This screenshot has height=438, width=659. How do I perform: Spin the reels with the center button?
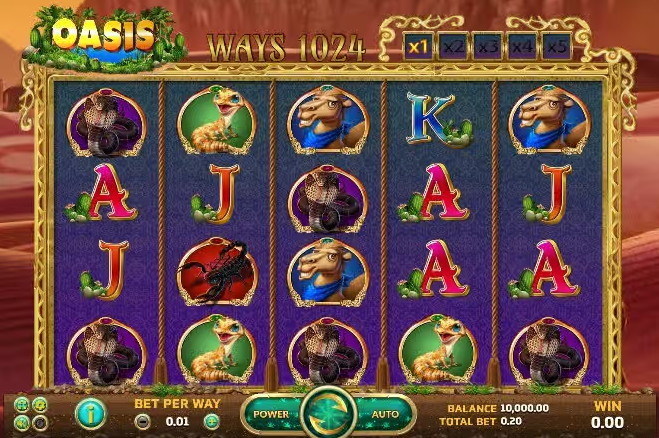pyautogui.click(x=328, y=411)
